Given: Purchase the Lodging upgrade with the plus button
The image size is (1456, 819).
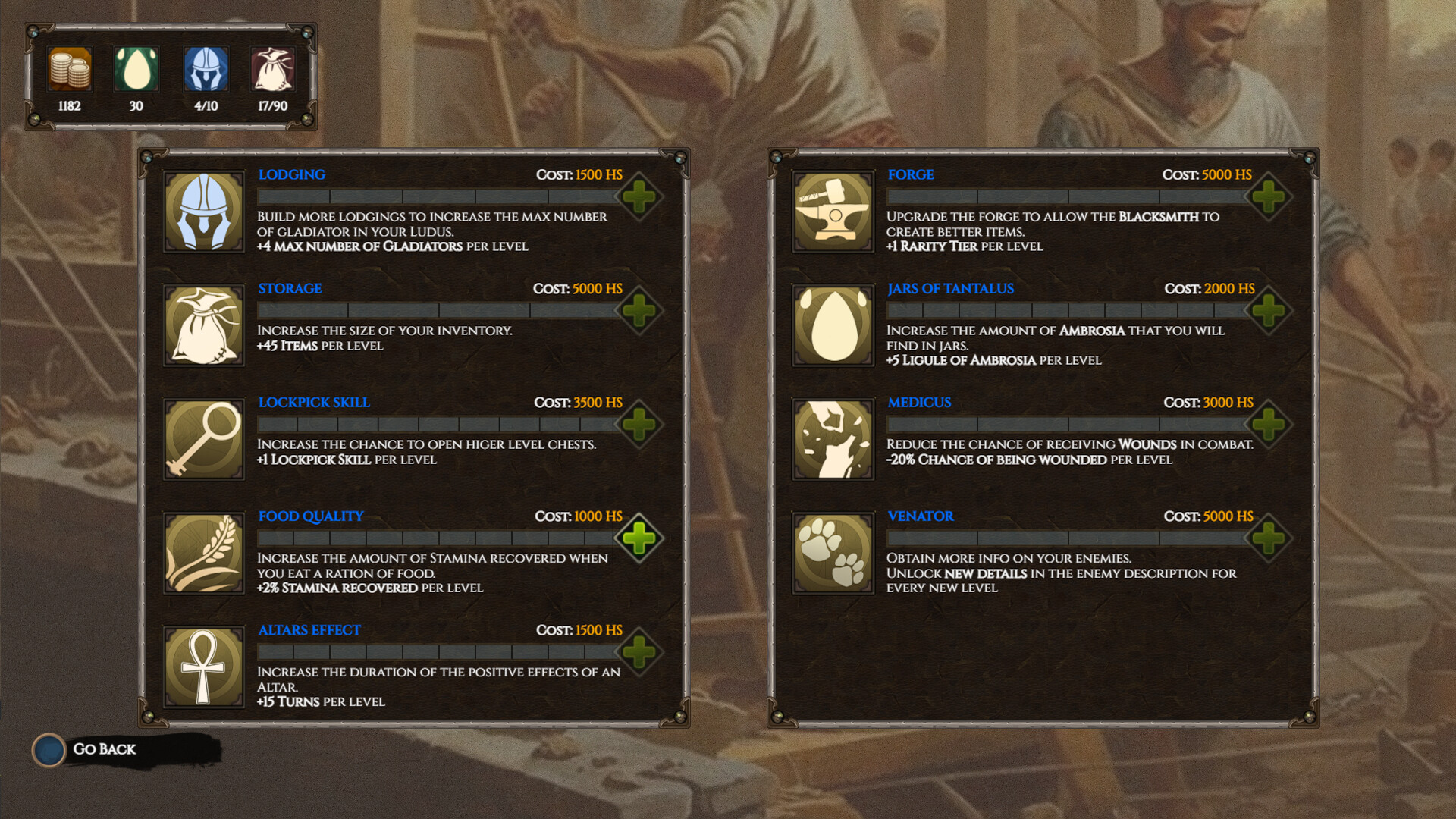Looking at the screenshot, I should coord(638,196).
